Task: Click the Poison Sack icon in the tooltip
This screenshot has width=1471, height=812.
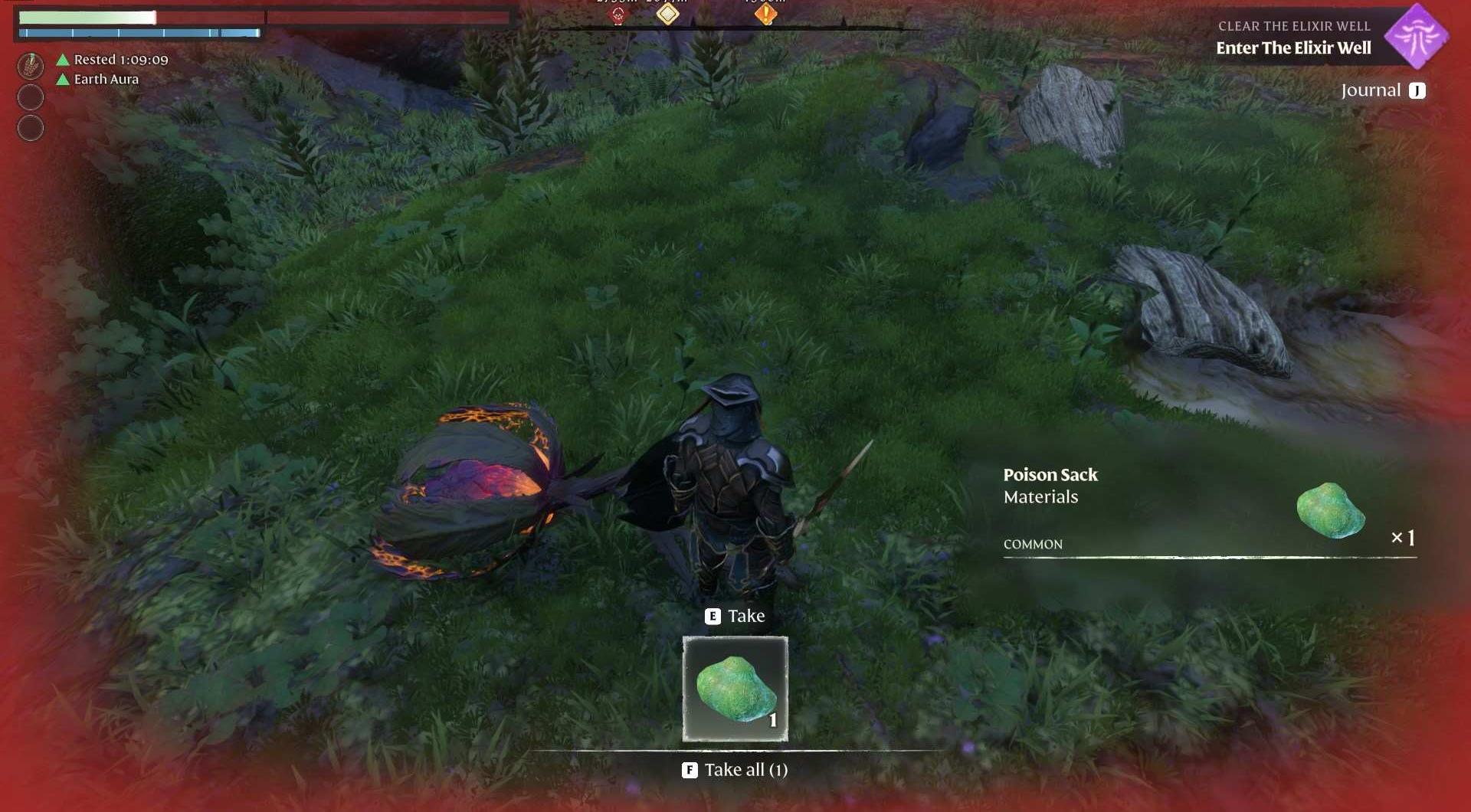Action: tap(1331, 511)
